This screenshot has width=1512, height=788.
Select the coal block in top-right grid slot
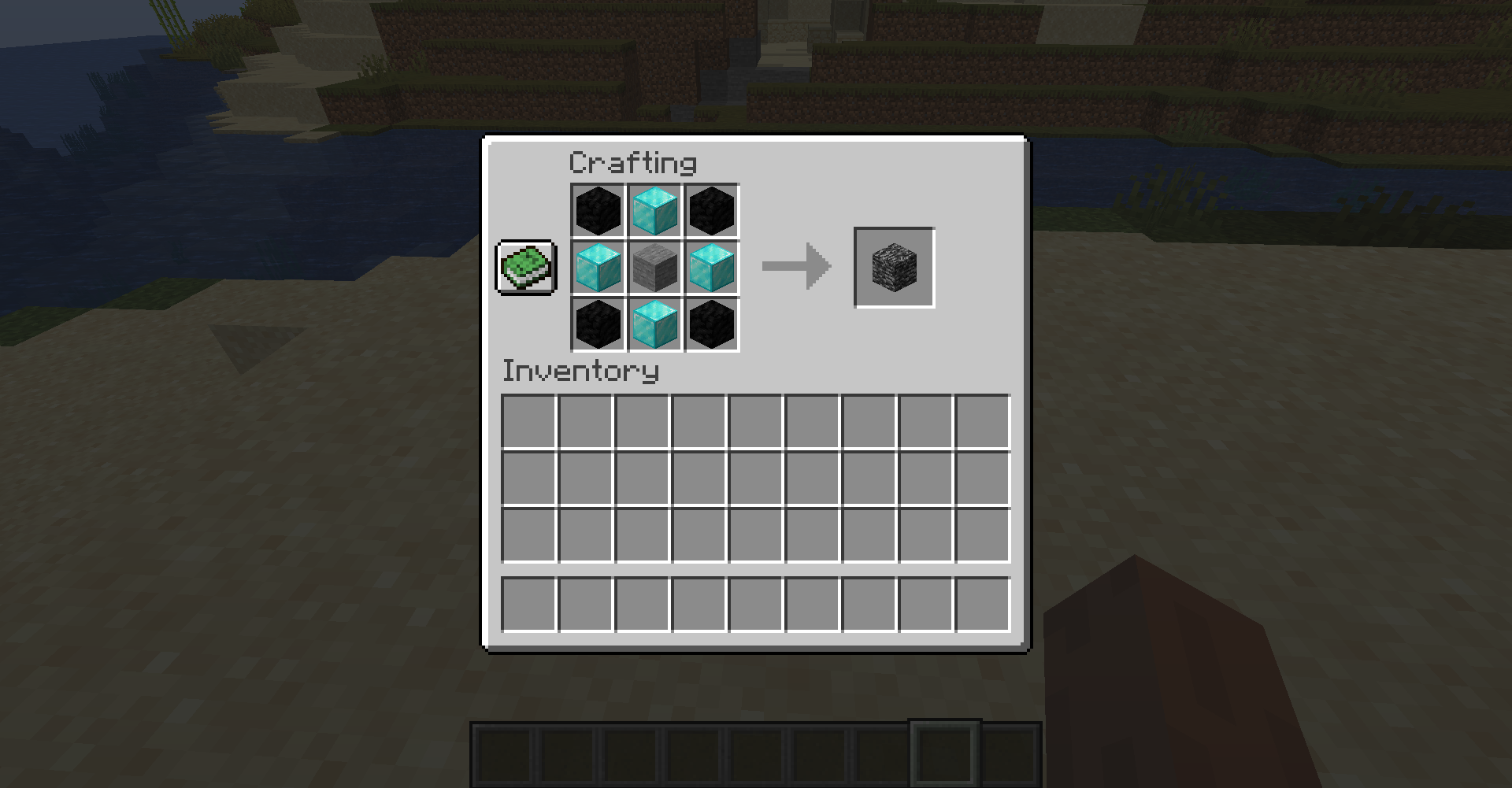point(711,210)
